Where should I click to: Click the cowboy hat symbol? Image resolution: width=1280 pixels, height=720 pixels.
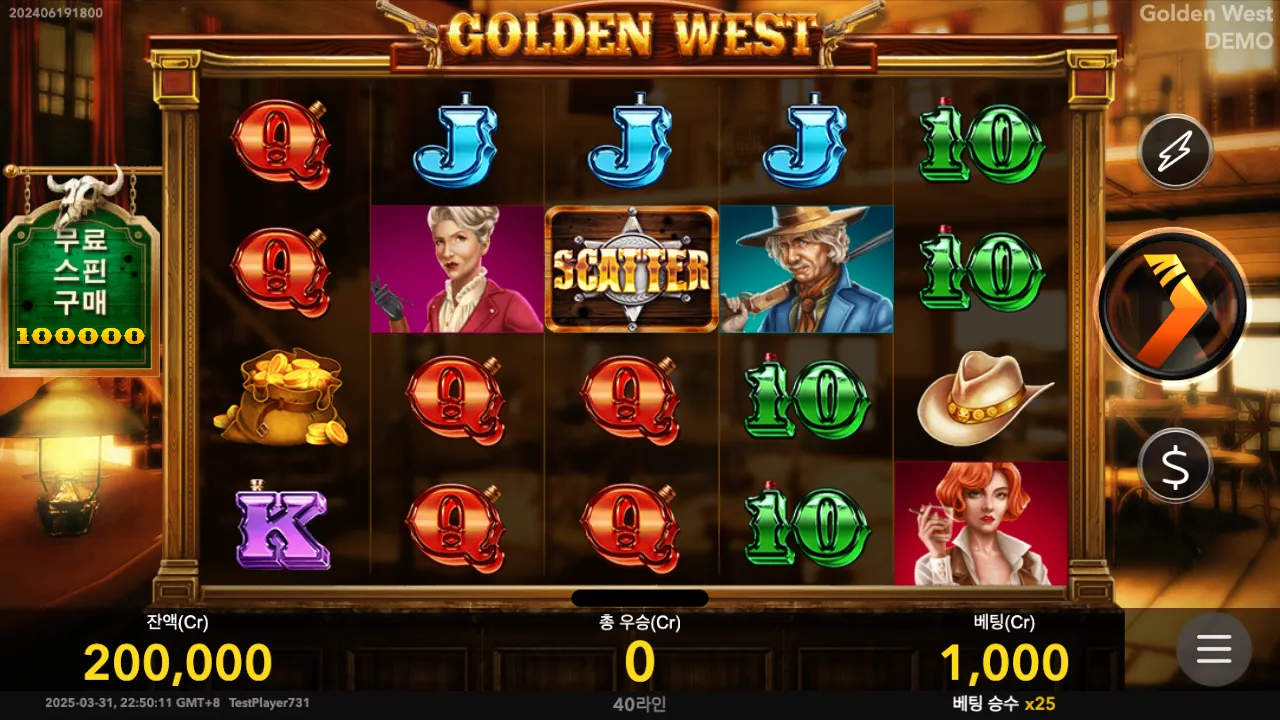click(x=980, y=398)
